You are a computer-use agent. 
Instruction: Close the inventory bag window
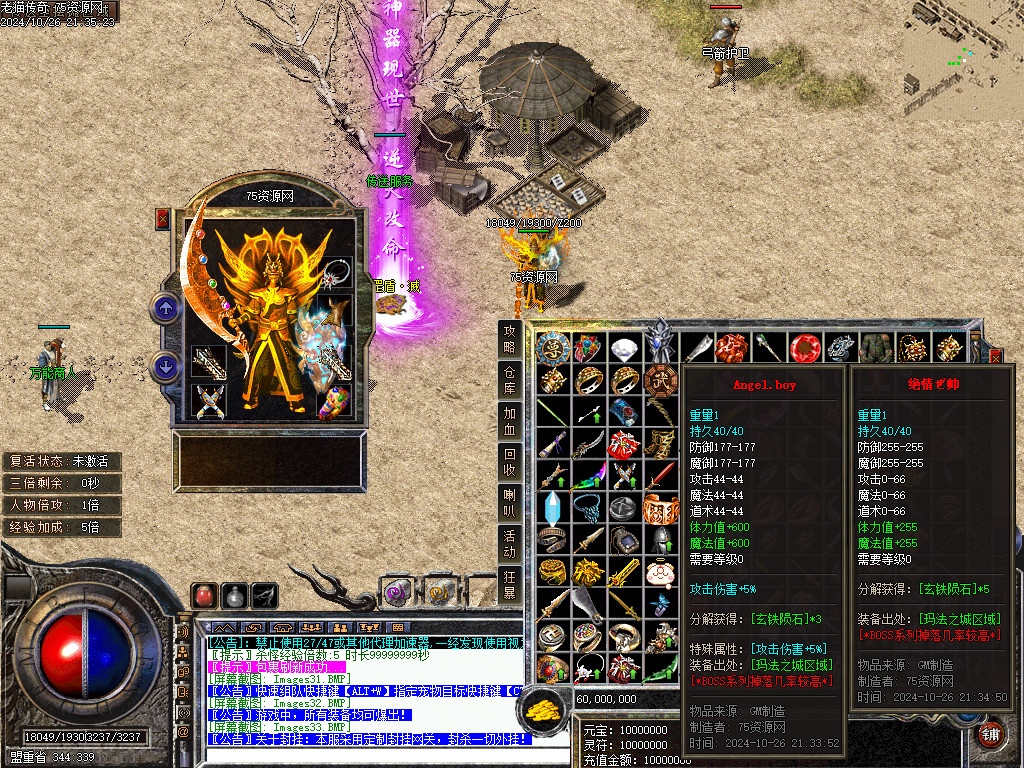995,354
